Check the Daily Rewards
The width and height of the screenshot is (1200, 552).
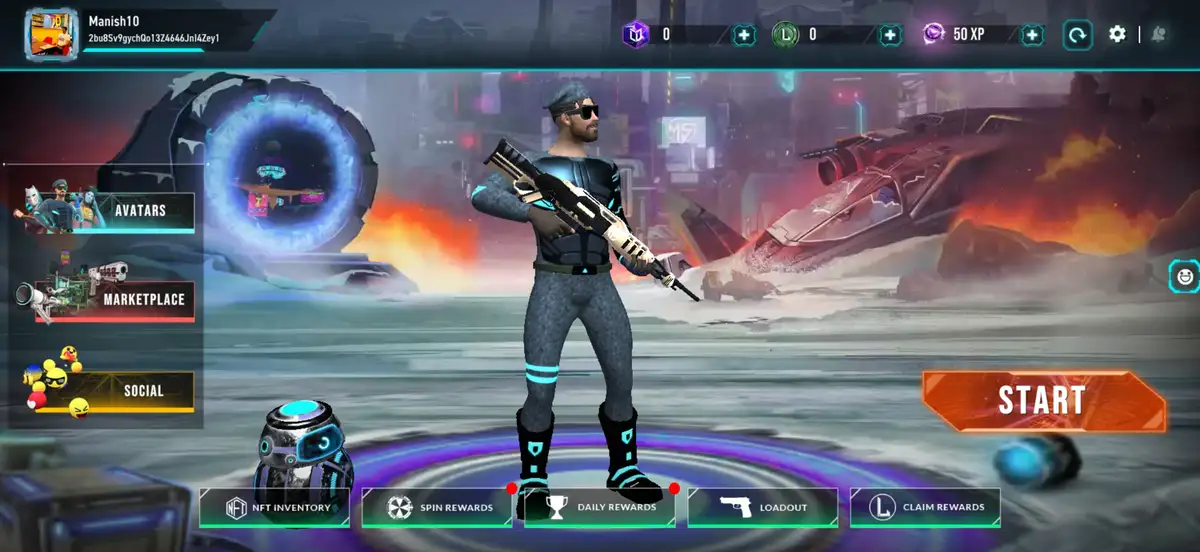tap(599, 508)
